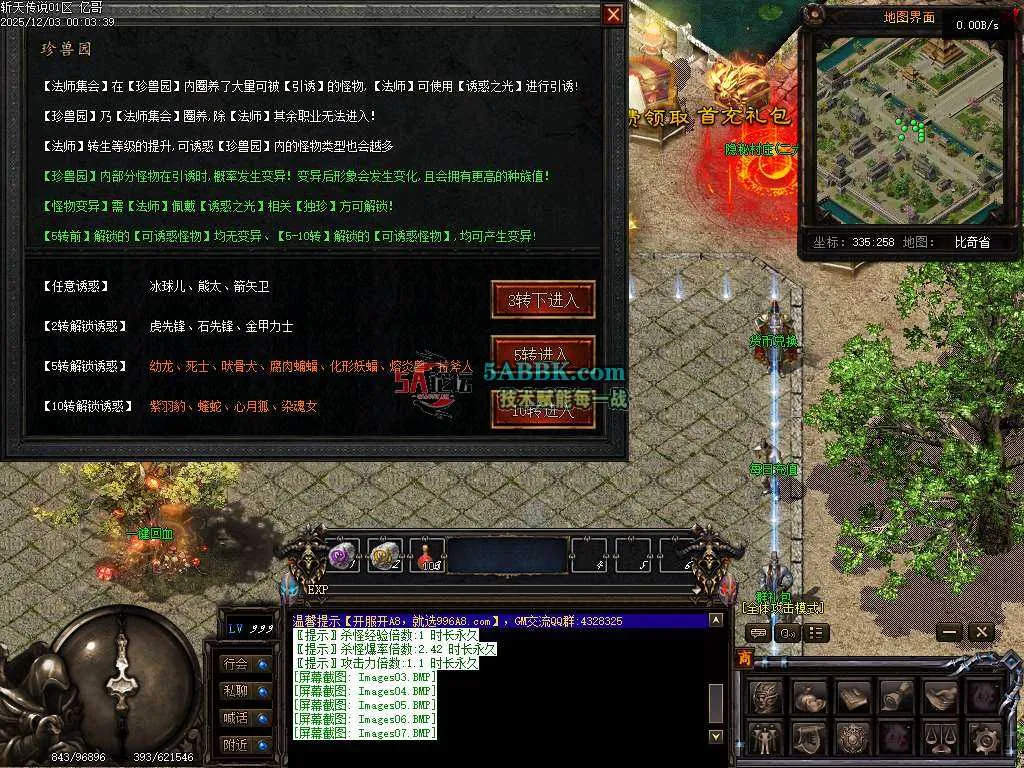Close the 珍兽园 dialog window

pos(613,15)
